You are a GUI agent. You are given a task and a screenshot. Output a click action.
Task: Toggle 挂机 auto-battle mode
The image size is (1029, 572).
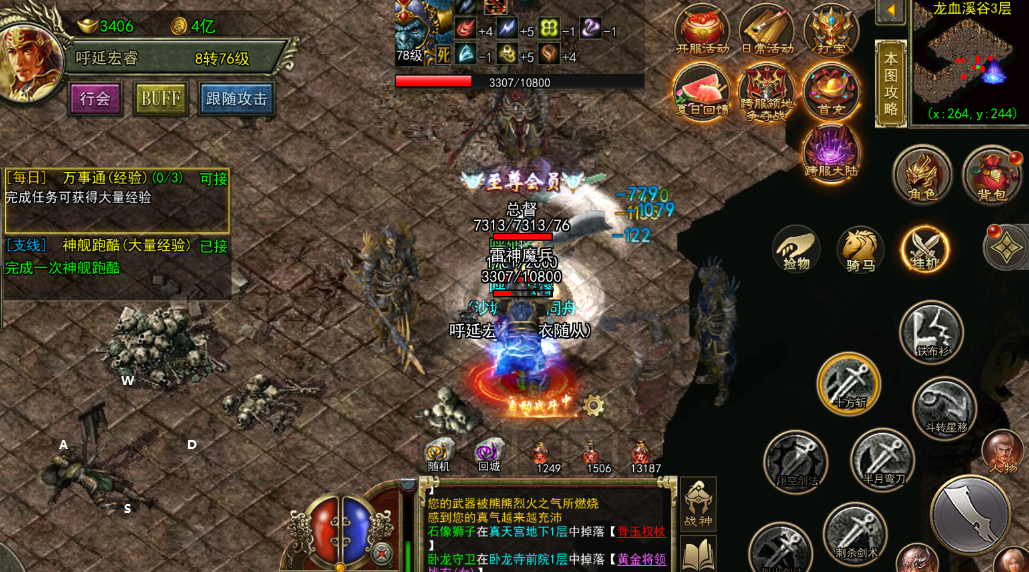(924, 250)
